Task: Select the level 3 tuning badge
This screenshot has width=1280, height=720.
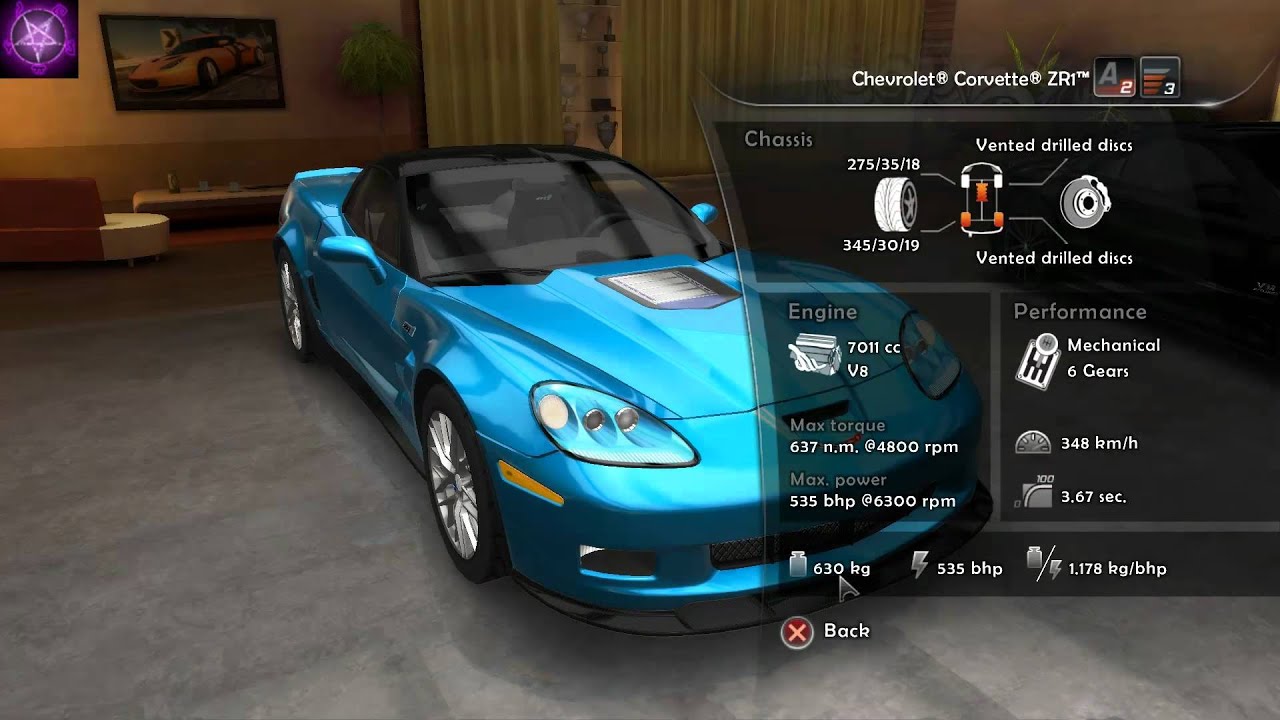Action: (x=1160, y=78)
